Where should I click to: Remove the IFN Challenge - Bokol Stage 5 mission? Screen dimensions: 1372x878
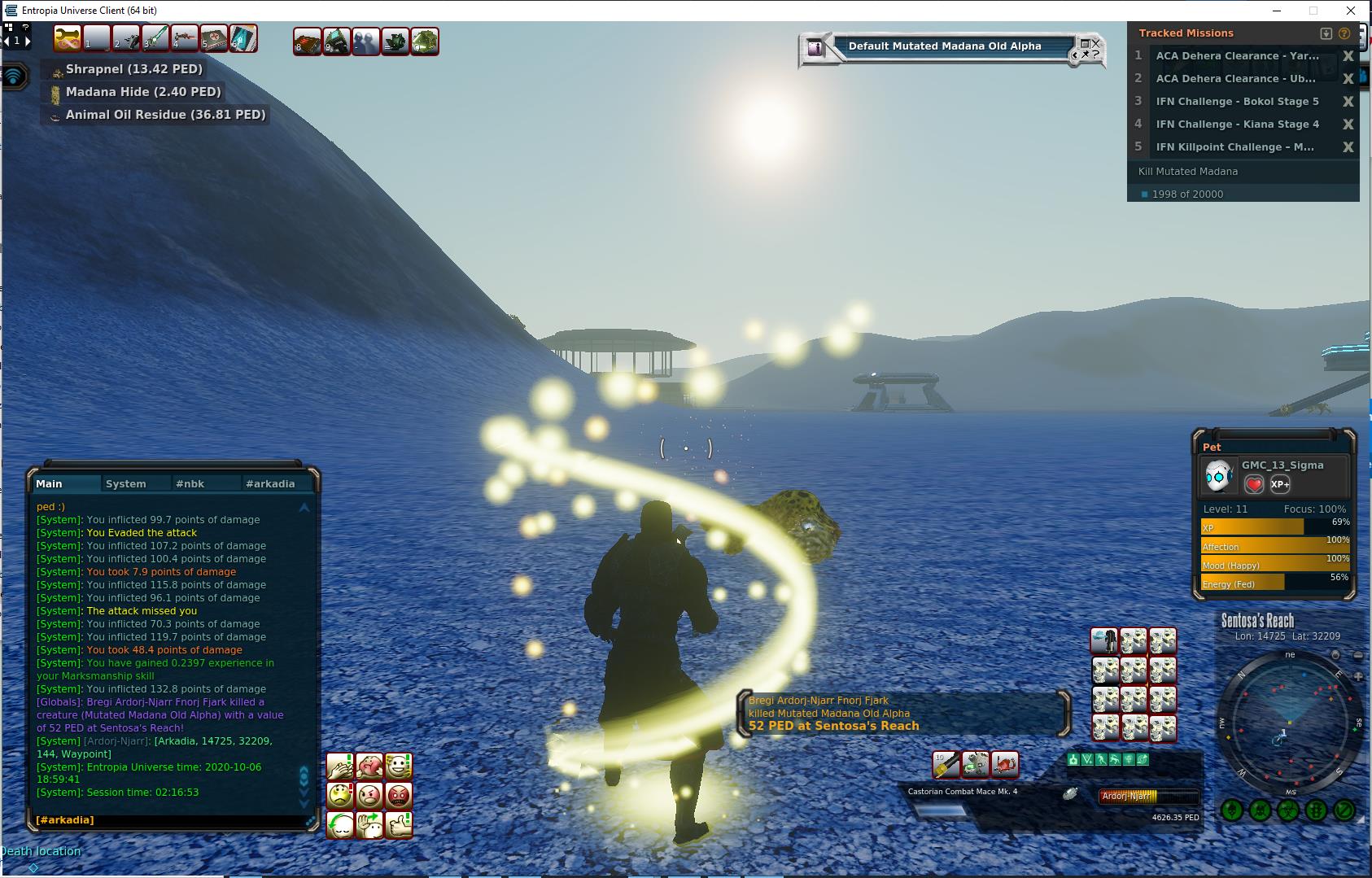1348,102
